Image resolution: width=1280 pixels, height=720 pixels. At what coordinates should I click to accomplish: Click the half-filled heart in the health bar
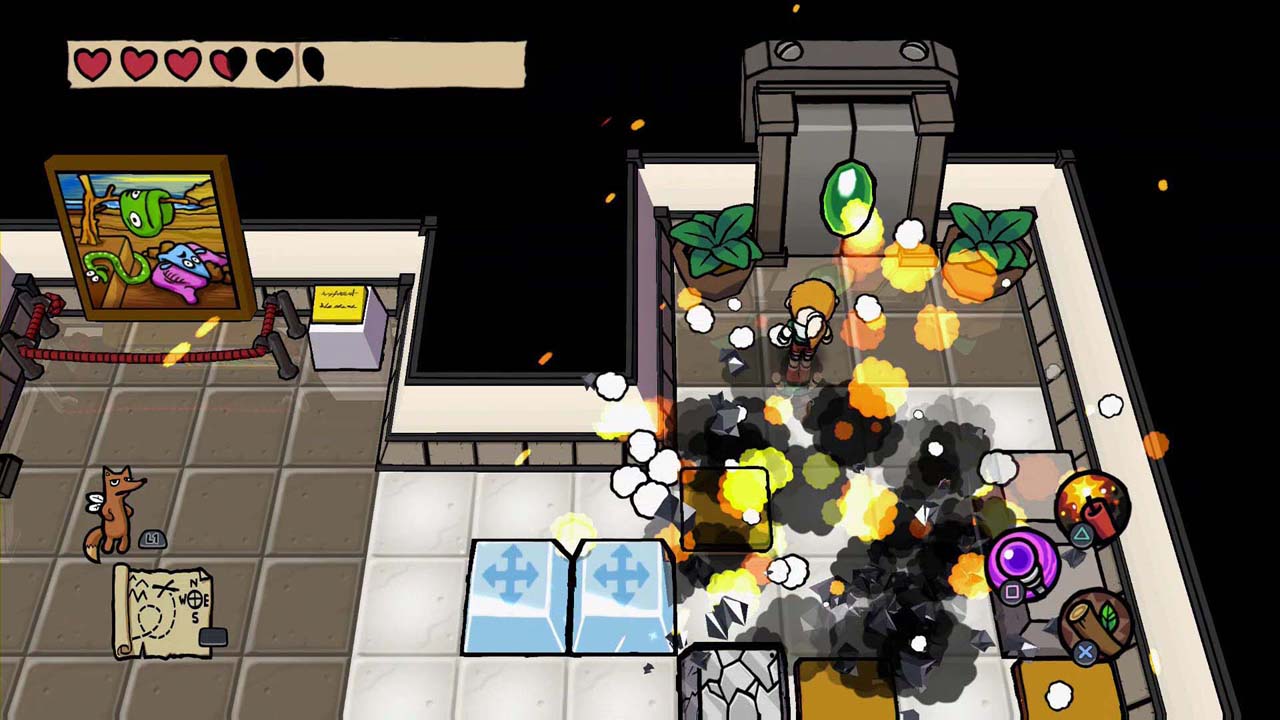tap(220, 63)
